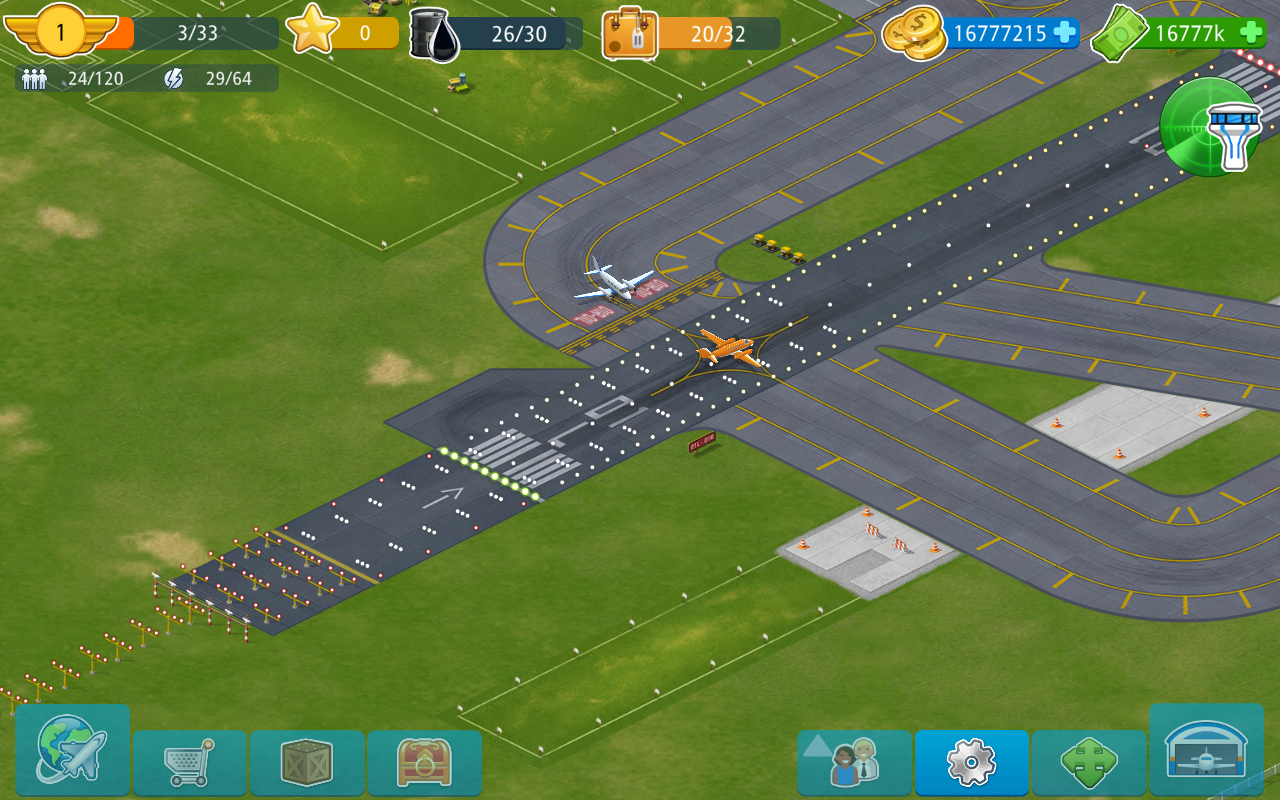The image size is (1280, 800).
Task: Open the passengers panel with the people icon
Action: coord(860,762)
